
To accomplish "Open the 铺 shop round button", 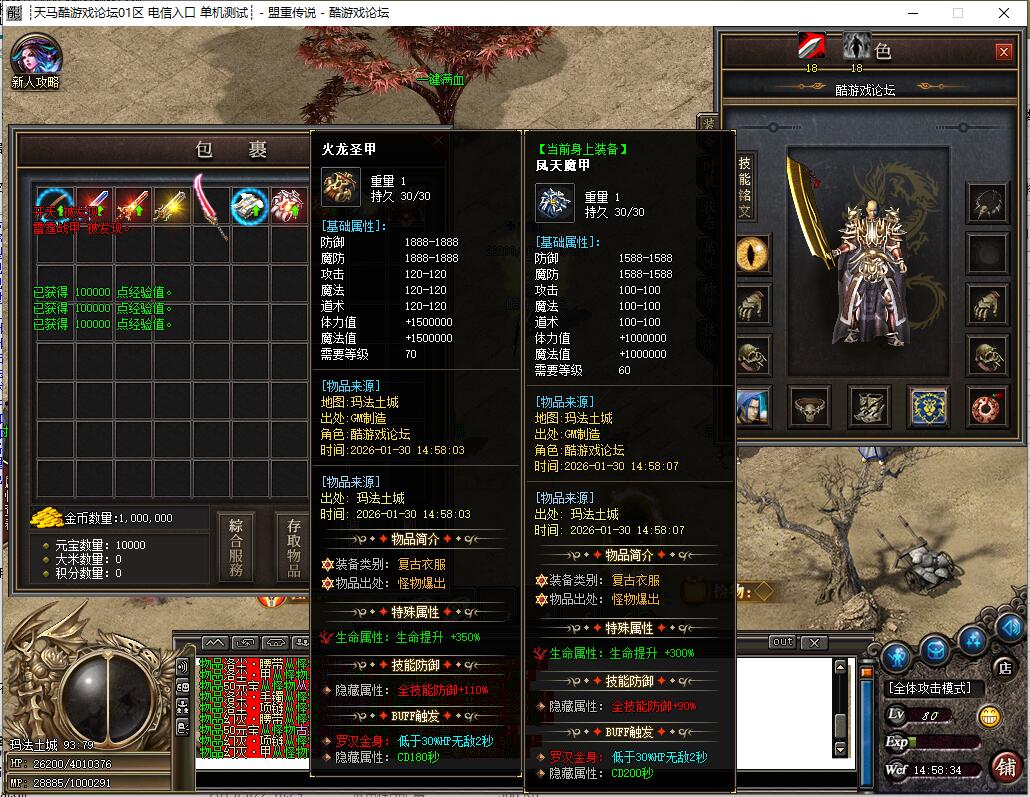I will [1005, 767].
